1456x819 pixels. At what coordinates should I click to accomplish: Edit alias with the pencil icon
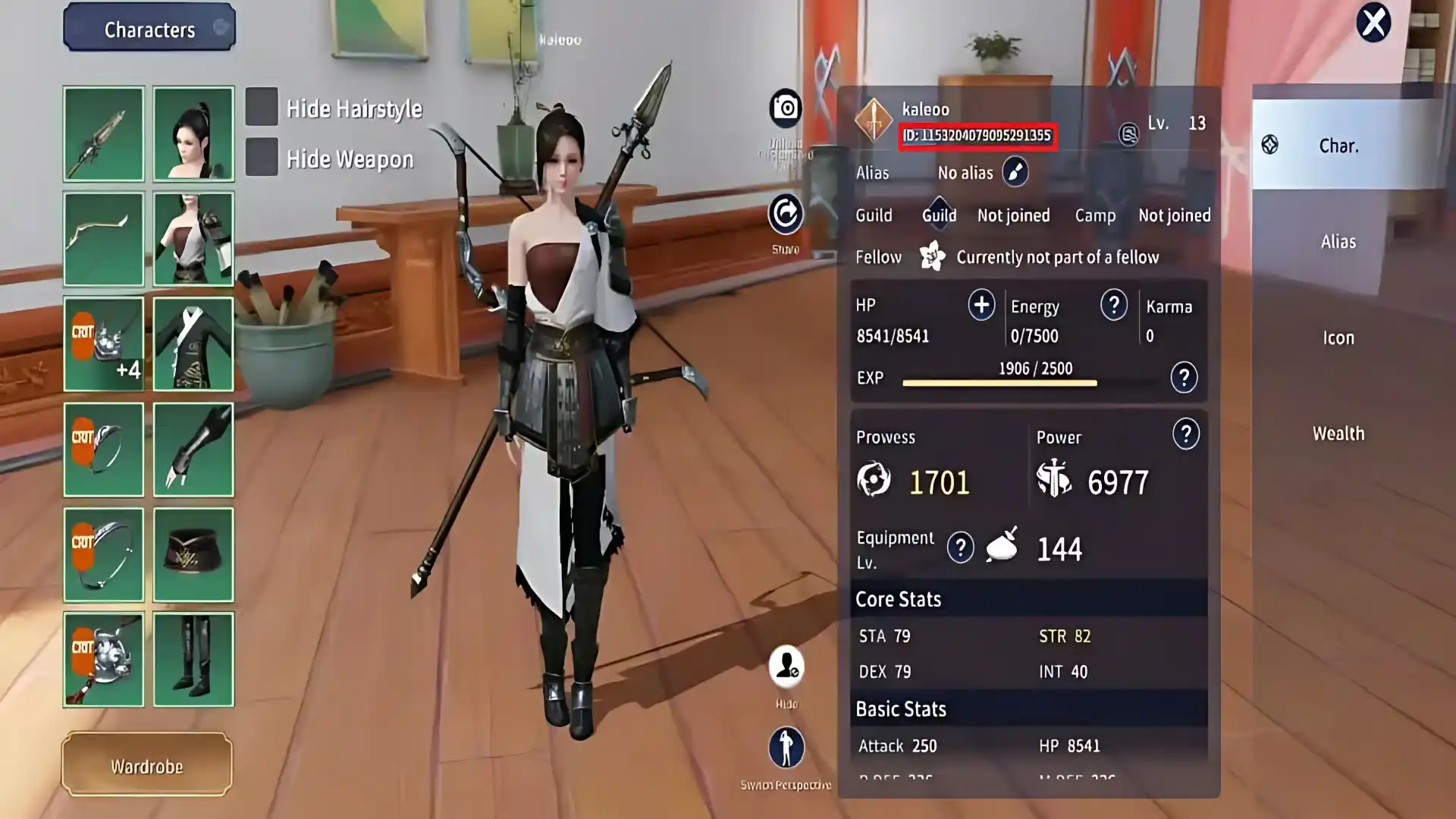coord(1015,172)
